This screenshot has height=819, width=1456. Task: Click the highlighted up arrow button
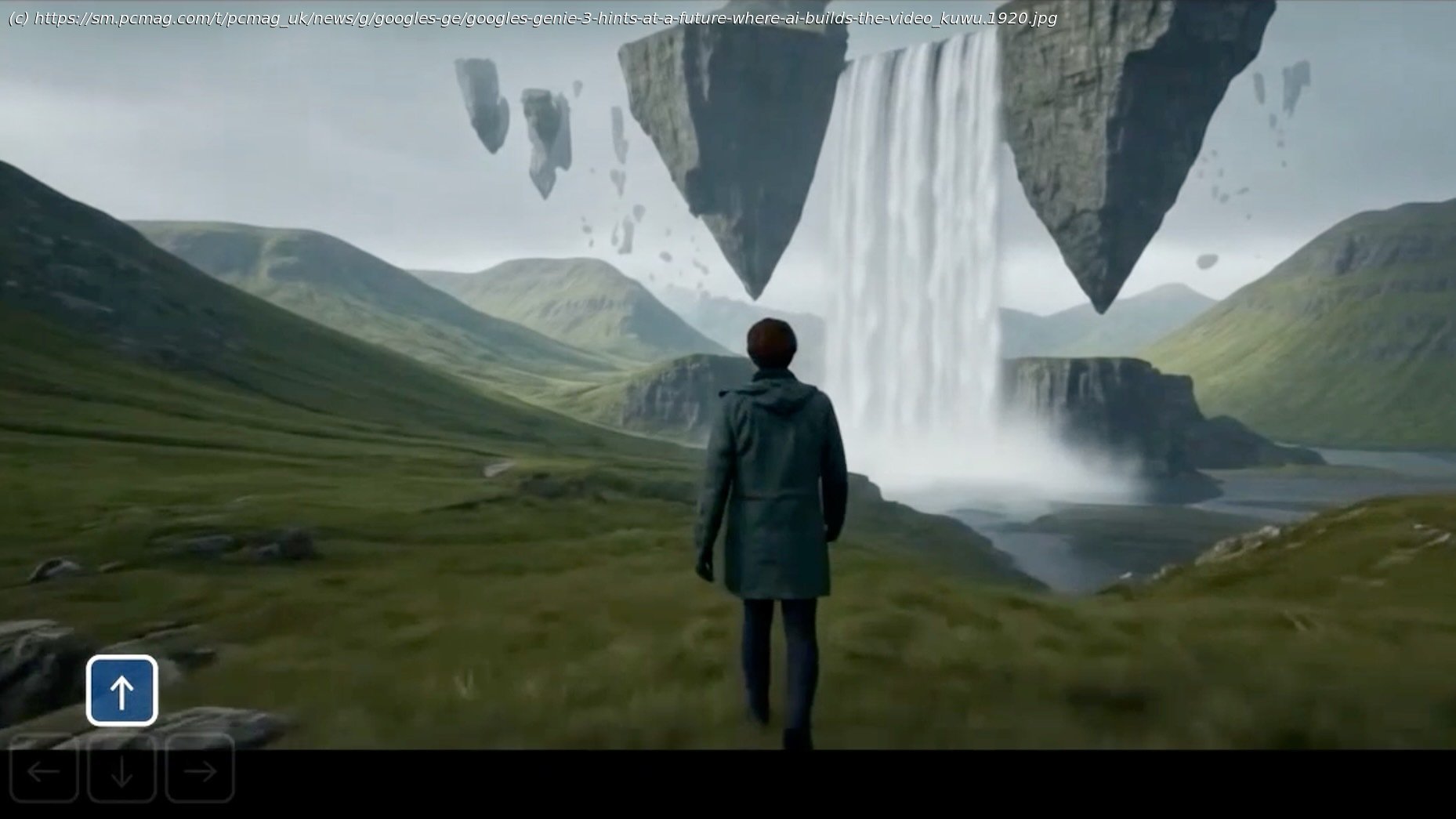(x=121, y=690)
